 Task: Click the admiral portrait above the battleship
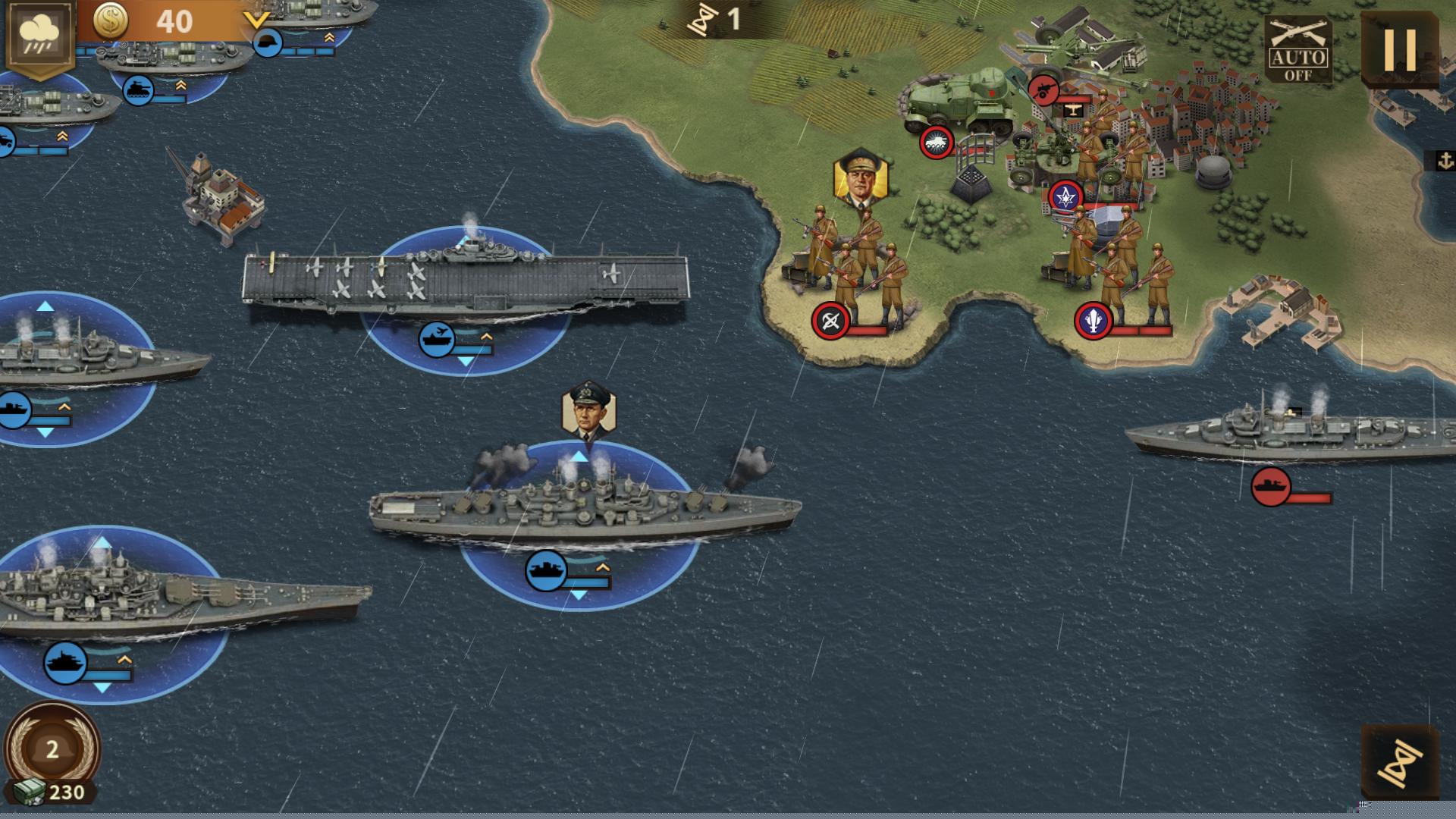(588, 410)
